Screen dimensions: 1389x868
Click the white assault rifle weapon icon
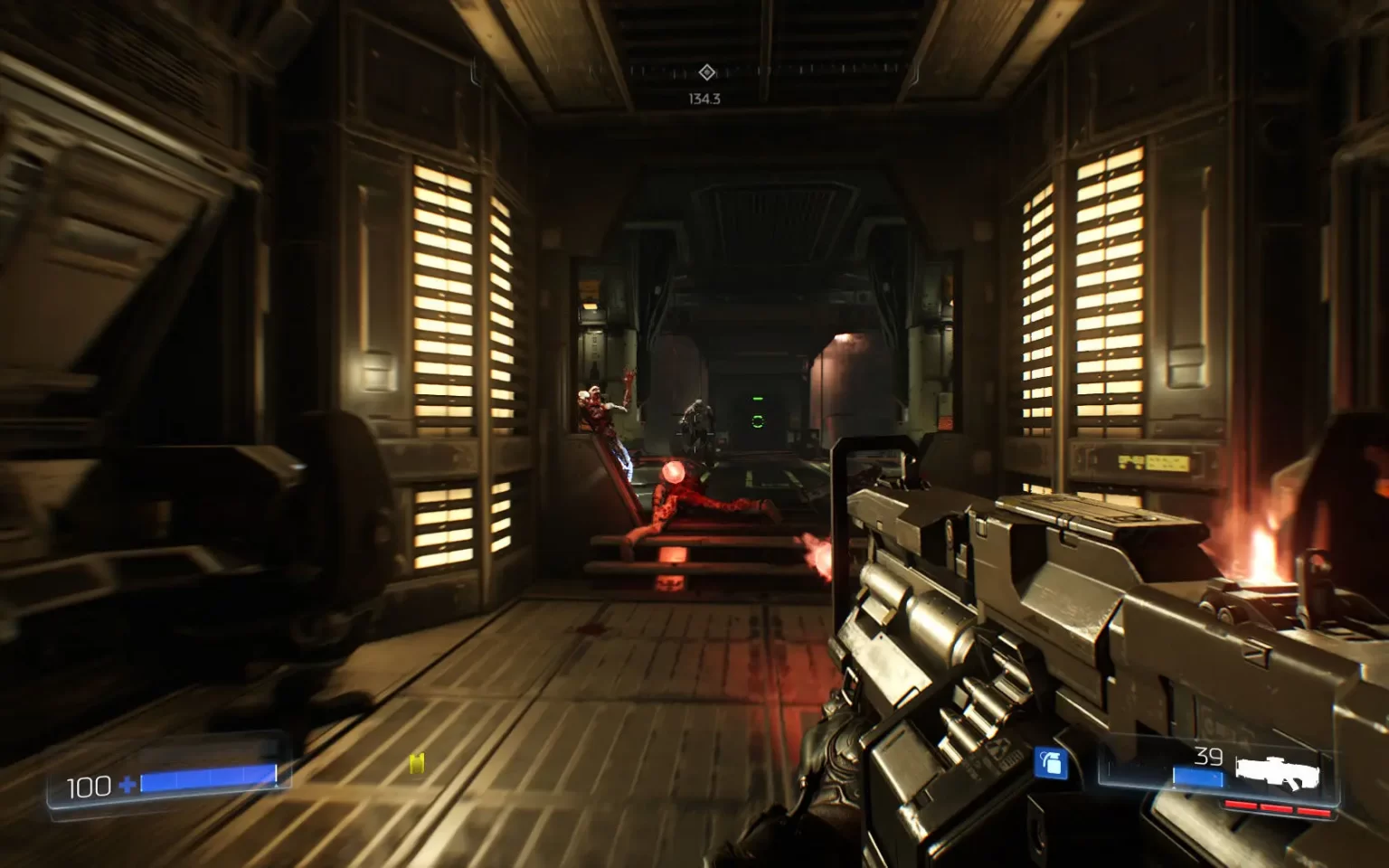point(1278,771)
